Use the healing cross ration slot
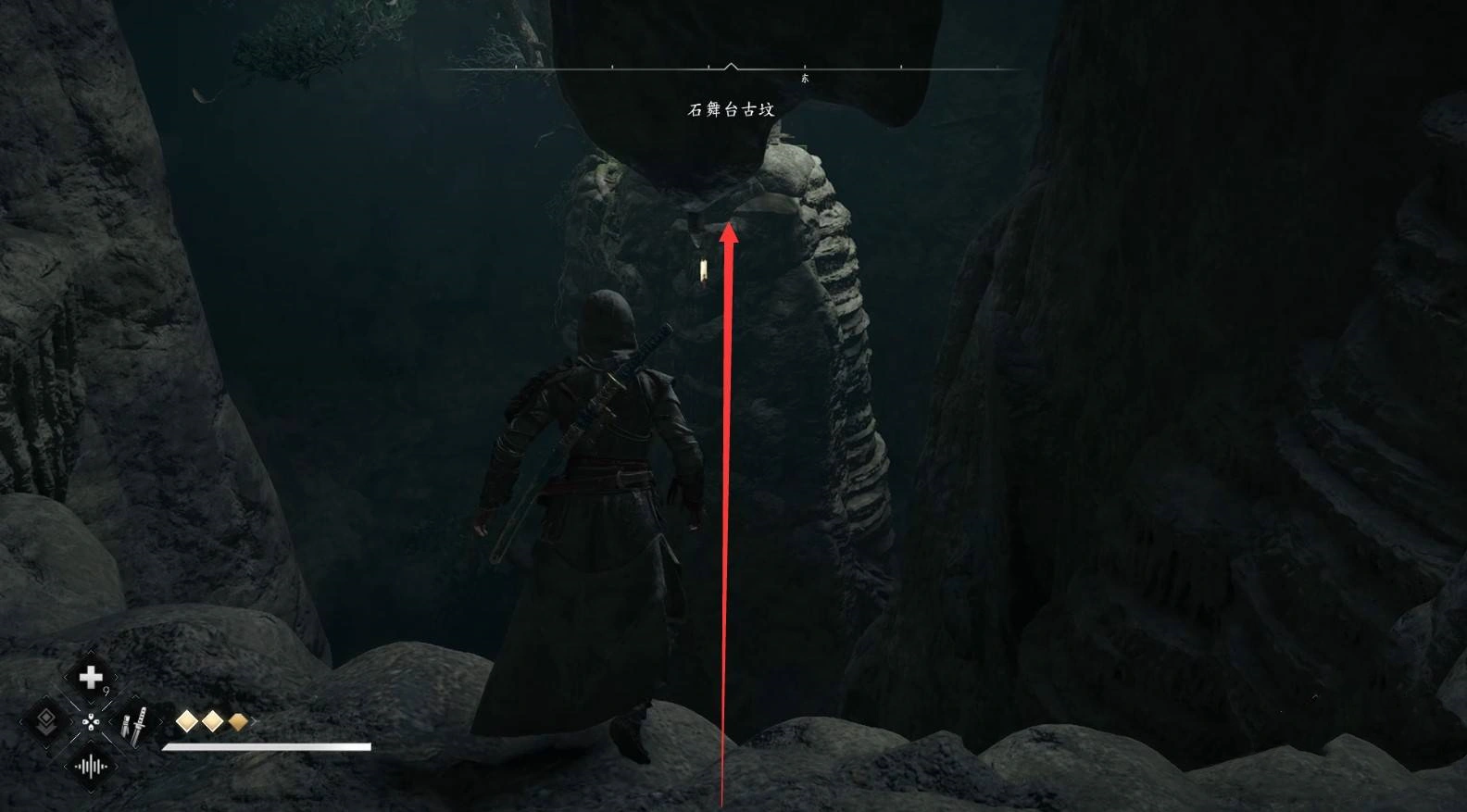 click(x=91, y=679)
